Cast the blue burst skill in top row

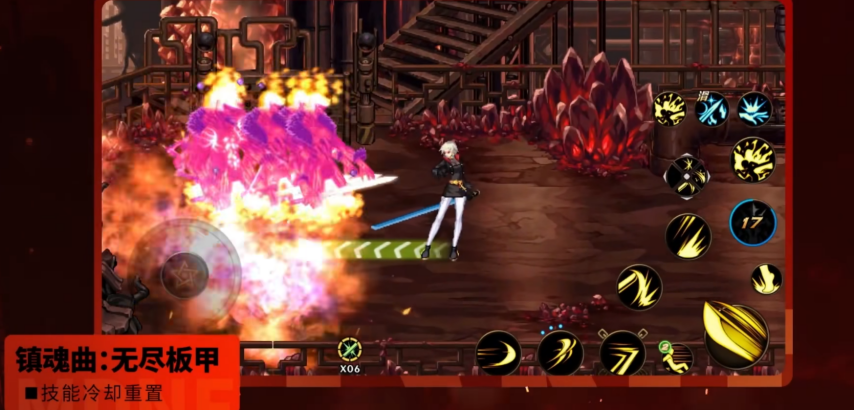pyautogui.click(x=754, y=108)
